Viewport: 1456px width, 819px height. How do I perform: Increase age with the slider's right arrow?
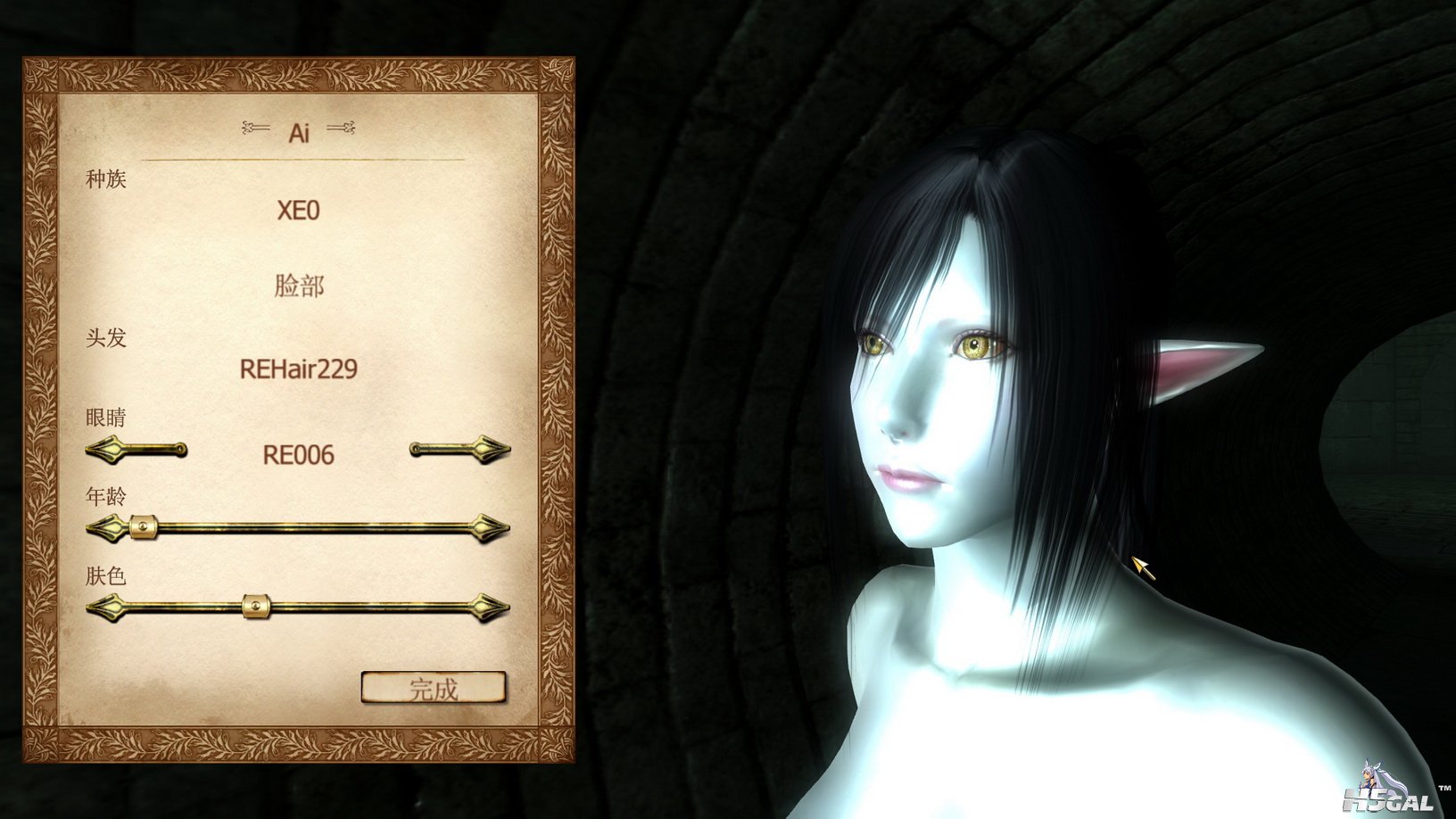(x=490, y=528)
